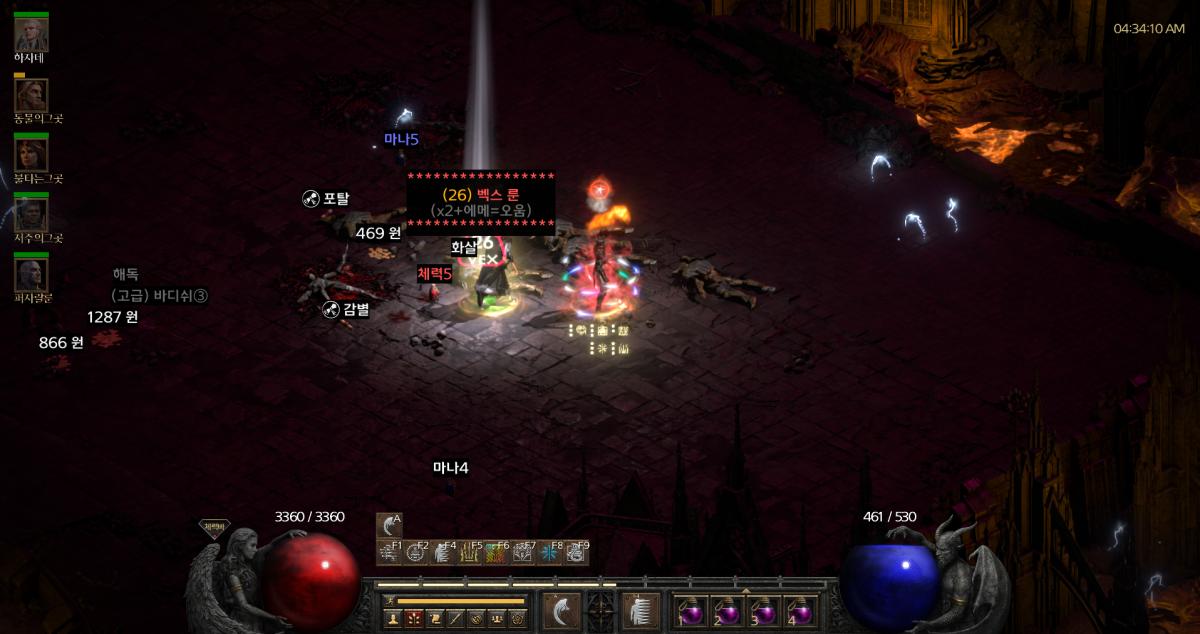Image resolution: width=1200 pixels, height=634 pixels.
Task: Choose the F6 rainbow-colored skill icon
Action: (x=495, y=553)
